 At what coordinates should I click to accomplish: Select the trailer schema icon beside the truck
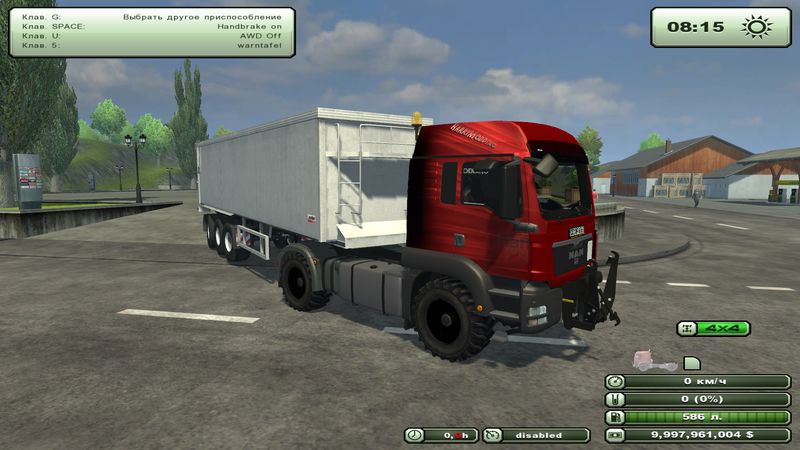[x=692, y=362]
